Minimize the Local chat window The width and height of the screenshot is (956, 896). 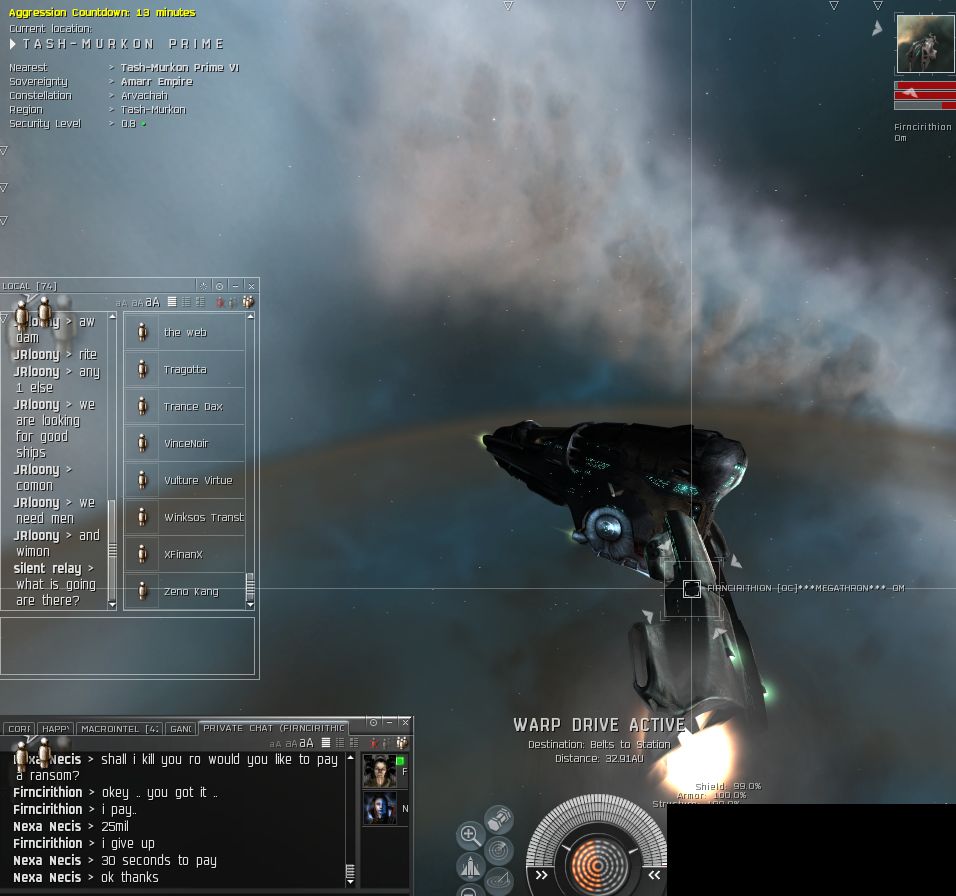(x=235, y=286)
